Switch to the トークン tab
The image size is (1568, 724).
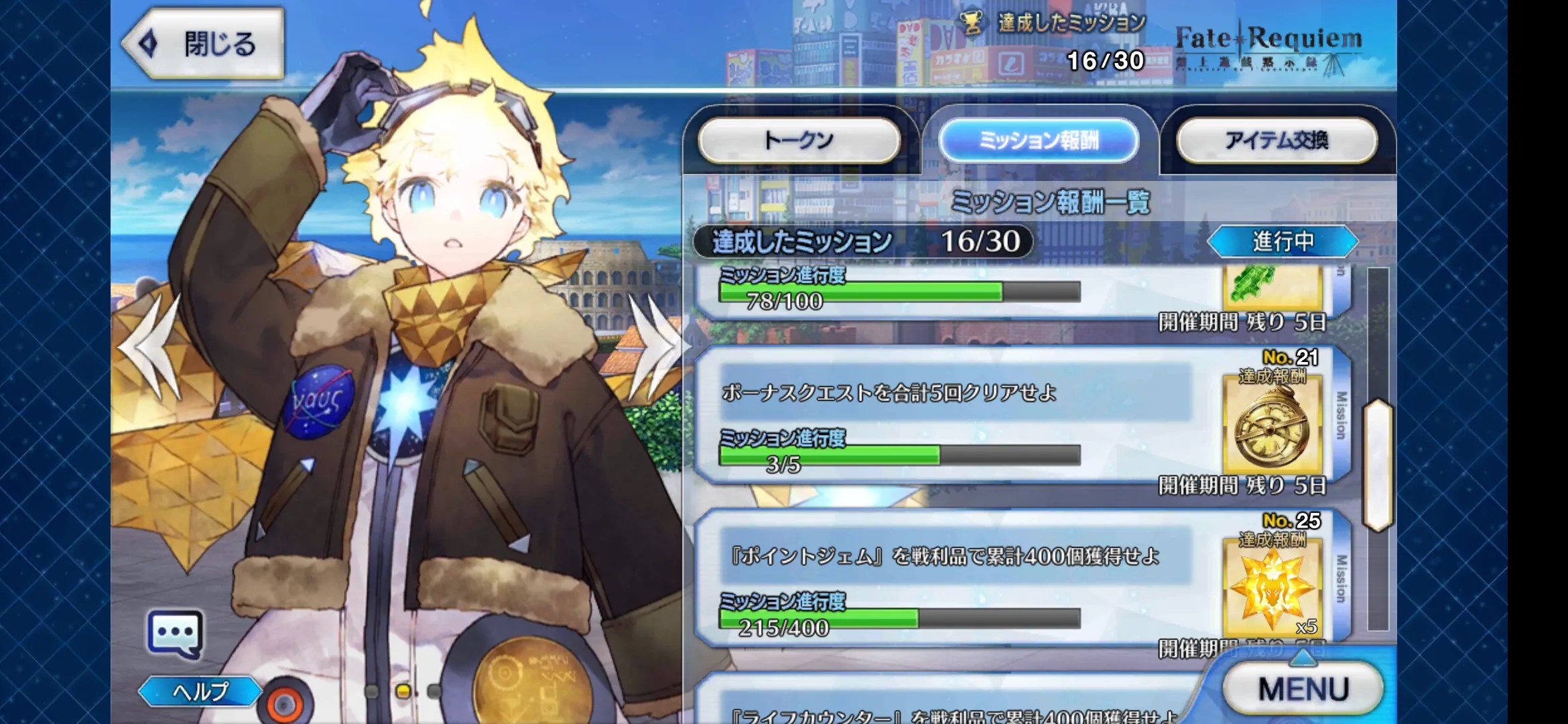(801, 139)
